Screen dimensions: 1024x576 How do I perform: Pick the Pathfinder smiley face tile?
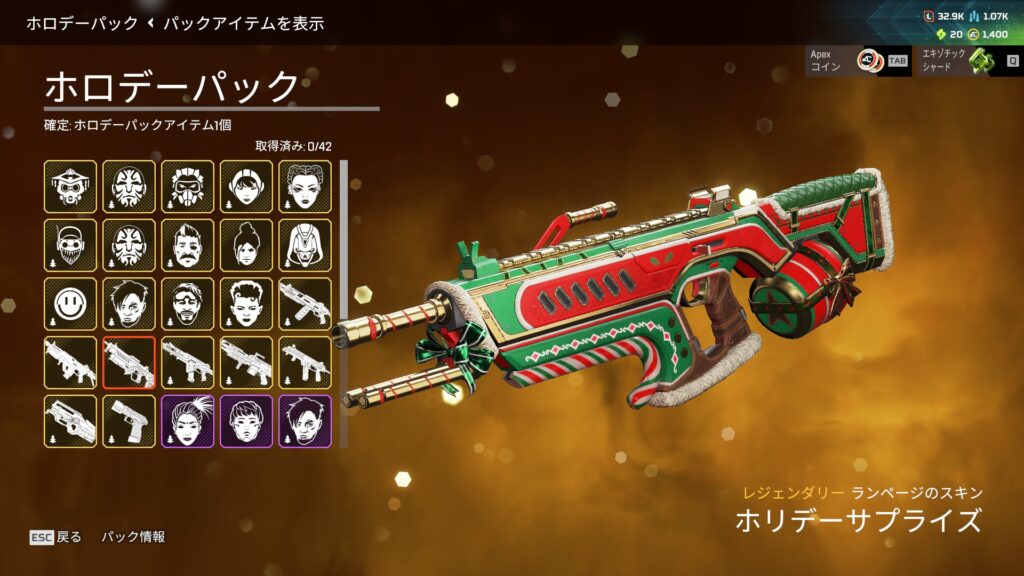[x=70, y=304]
